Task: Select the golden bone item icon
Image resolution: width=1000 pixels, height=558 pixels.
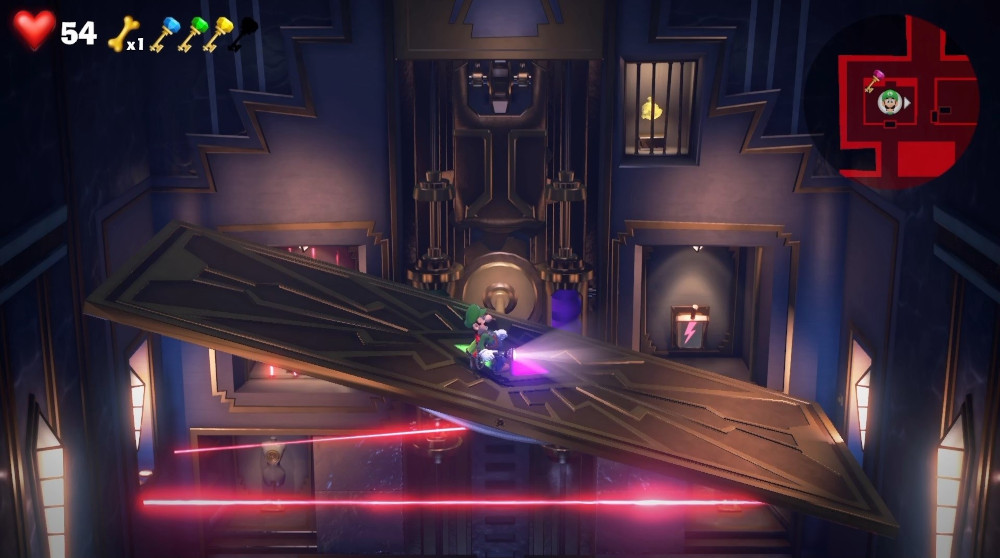Action: 122,32
